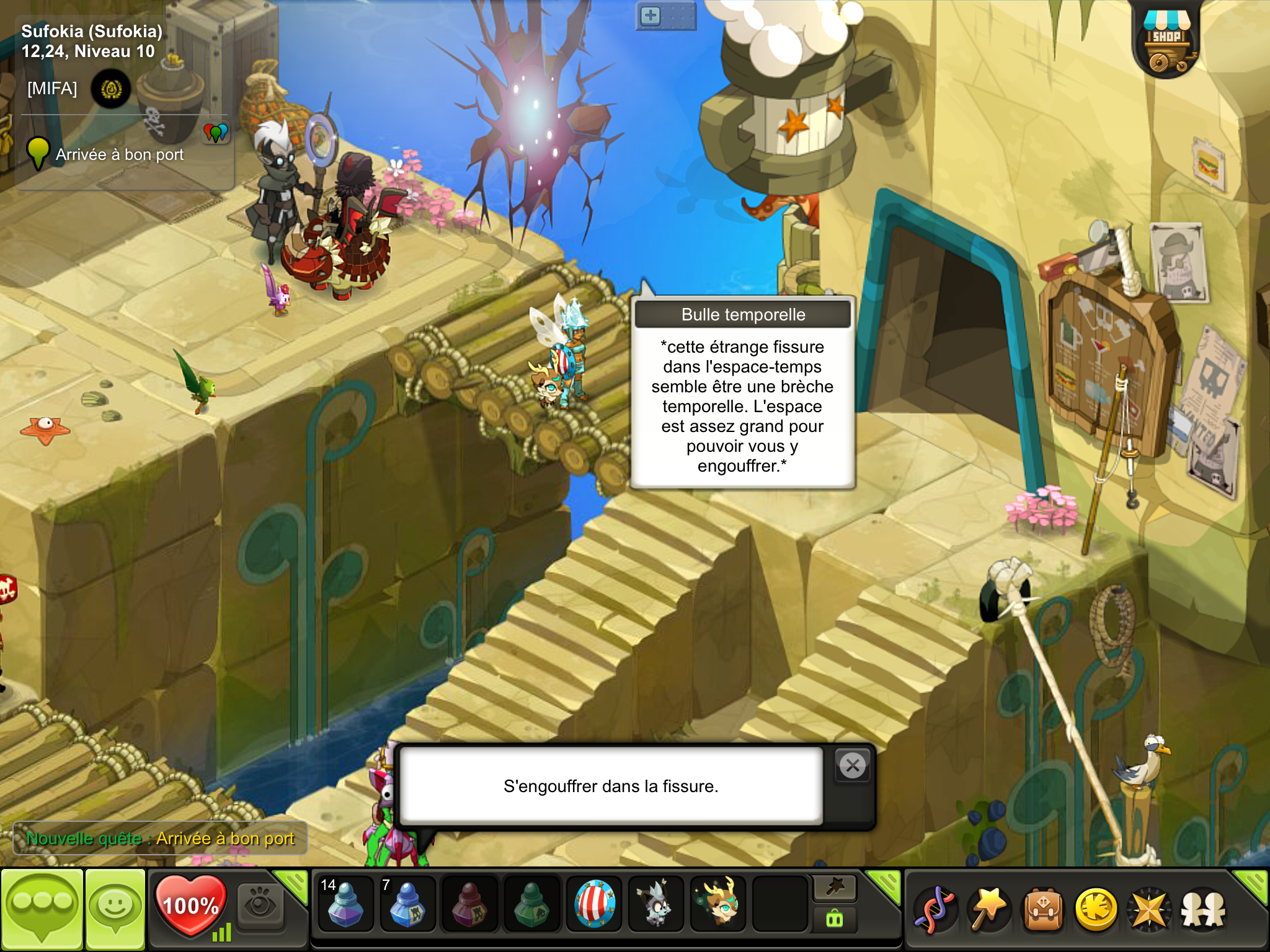Select the dark red potion slot

pyautogui.click(x=469, y=904)
